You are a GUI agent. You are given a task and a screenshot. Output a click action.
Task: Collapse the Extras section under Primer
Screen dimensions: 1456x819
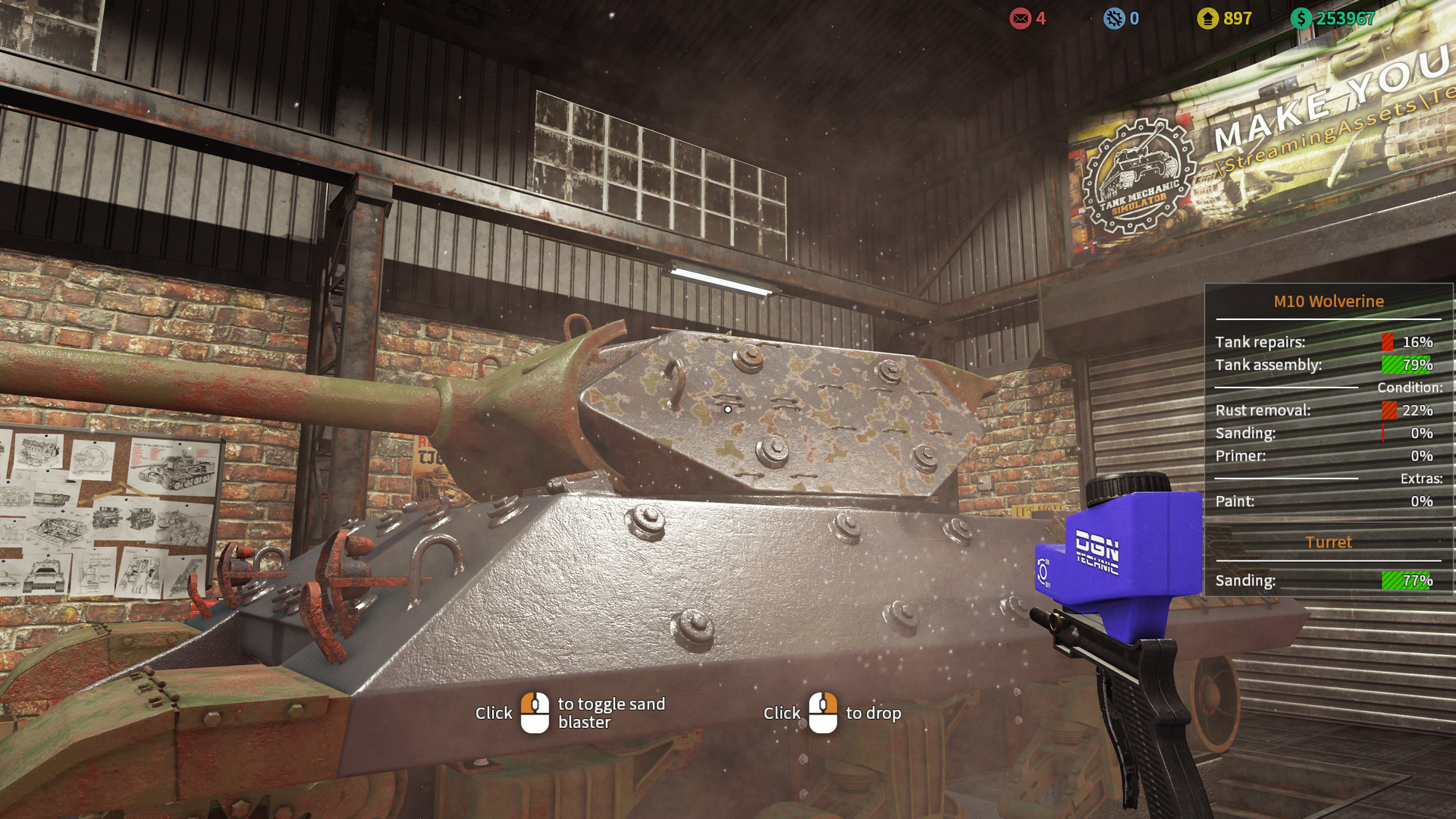pos(1422,479)
